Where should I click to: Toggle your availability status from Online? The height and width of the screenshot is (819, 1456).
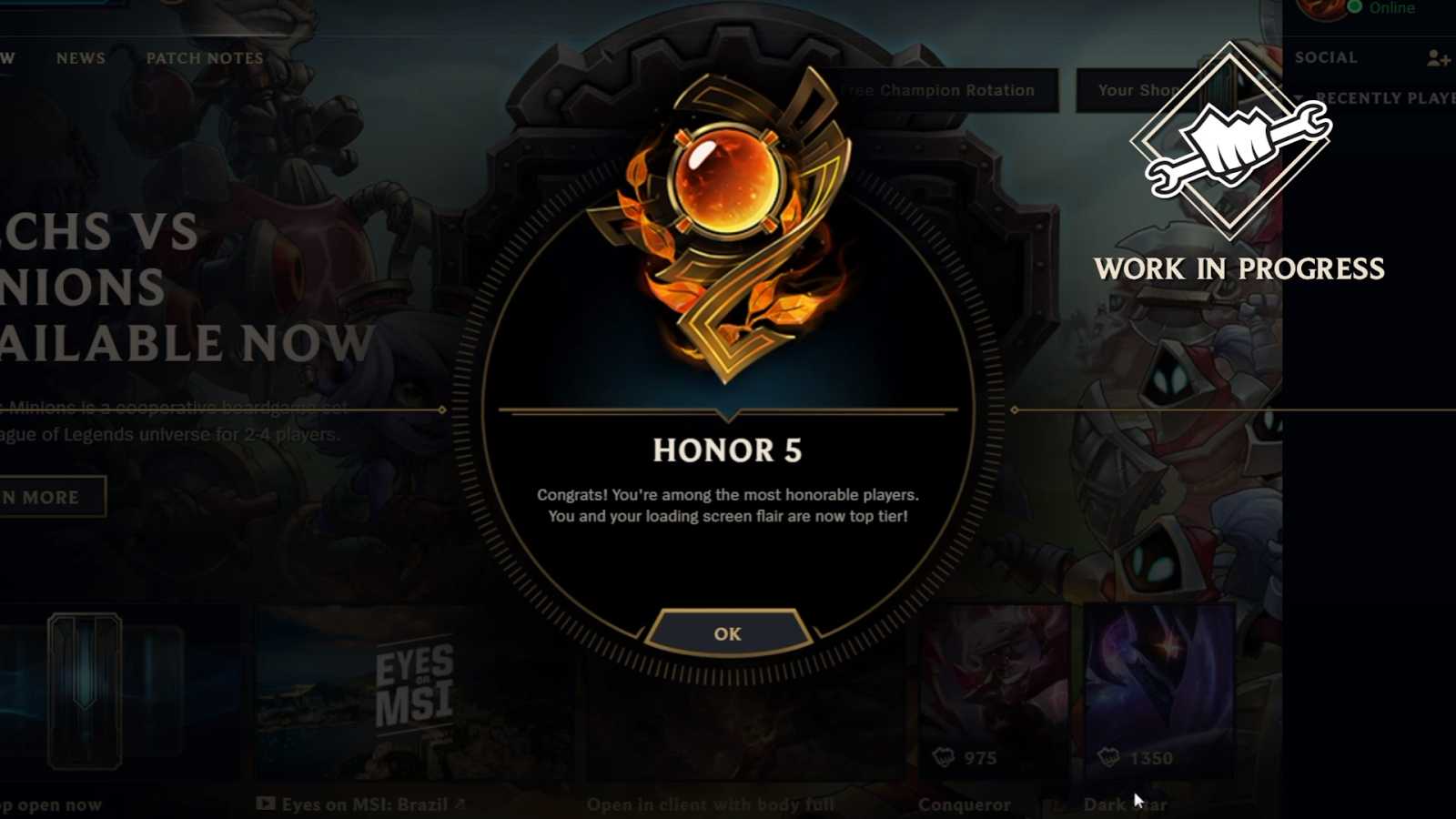click(1390, 7)
